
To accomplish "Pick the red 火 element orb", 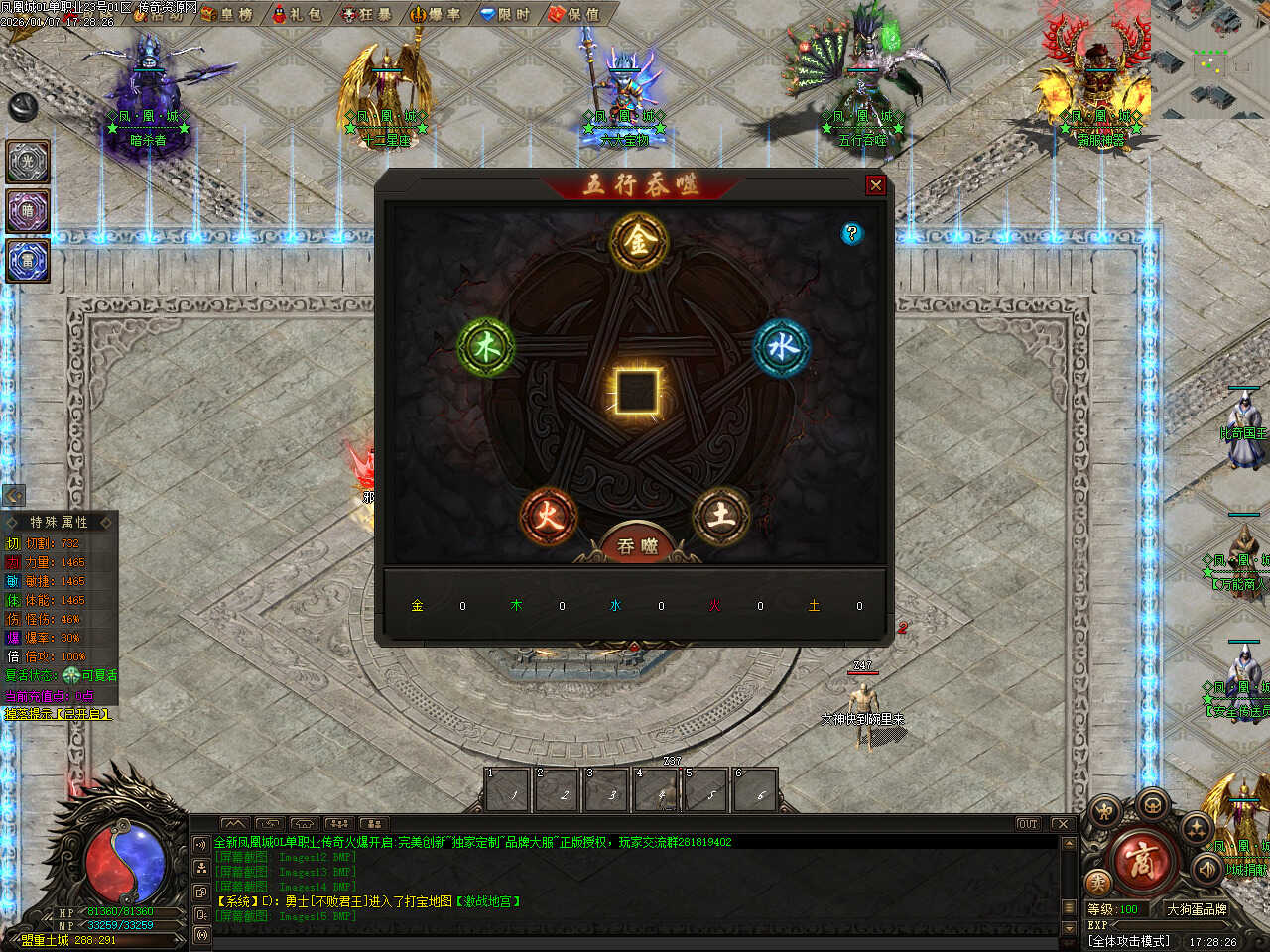I will 548,515.
